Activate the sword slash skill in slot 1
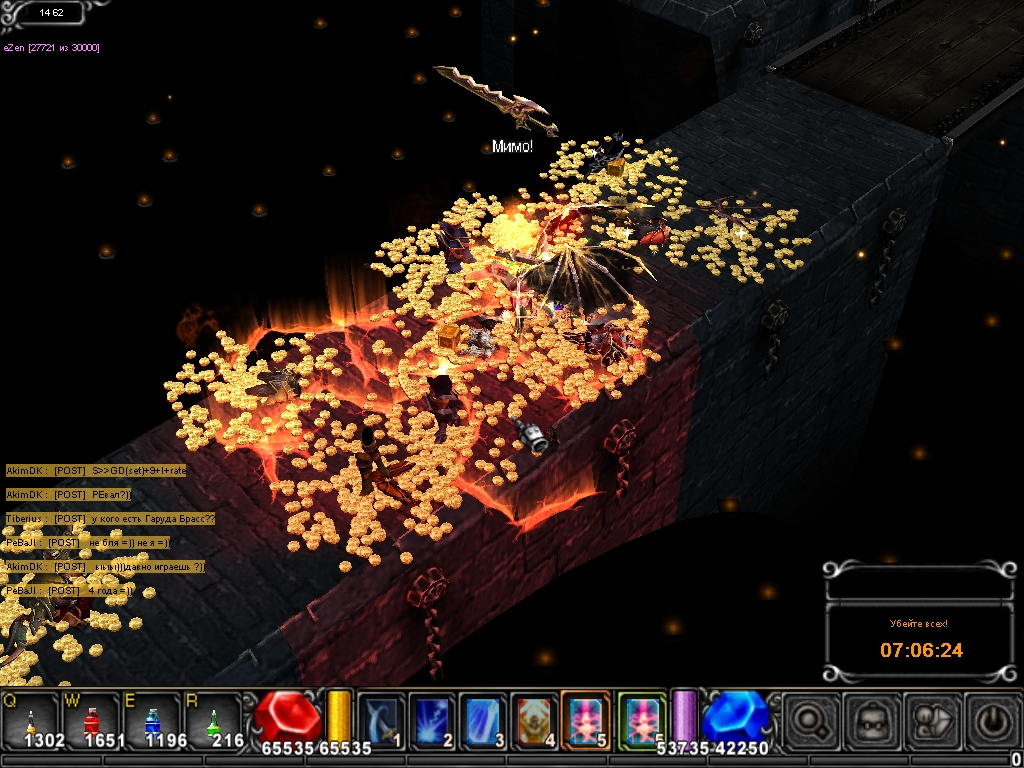 [x=379, y=719]
